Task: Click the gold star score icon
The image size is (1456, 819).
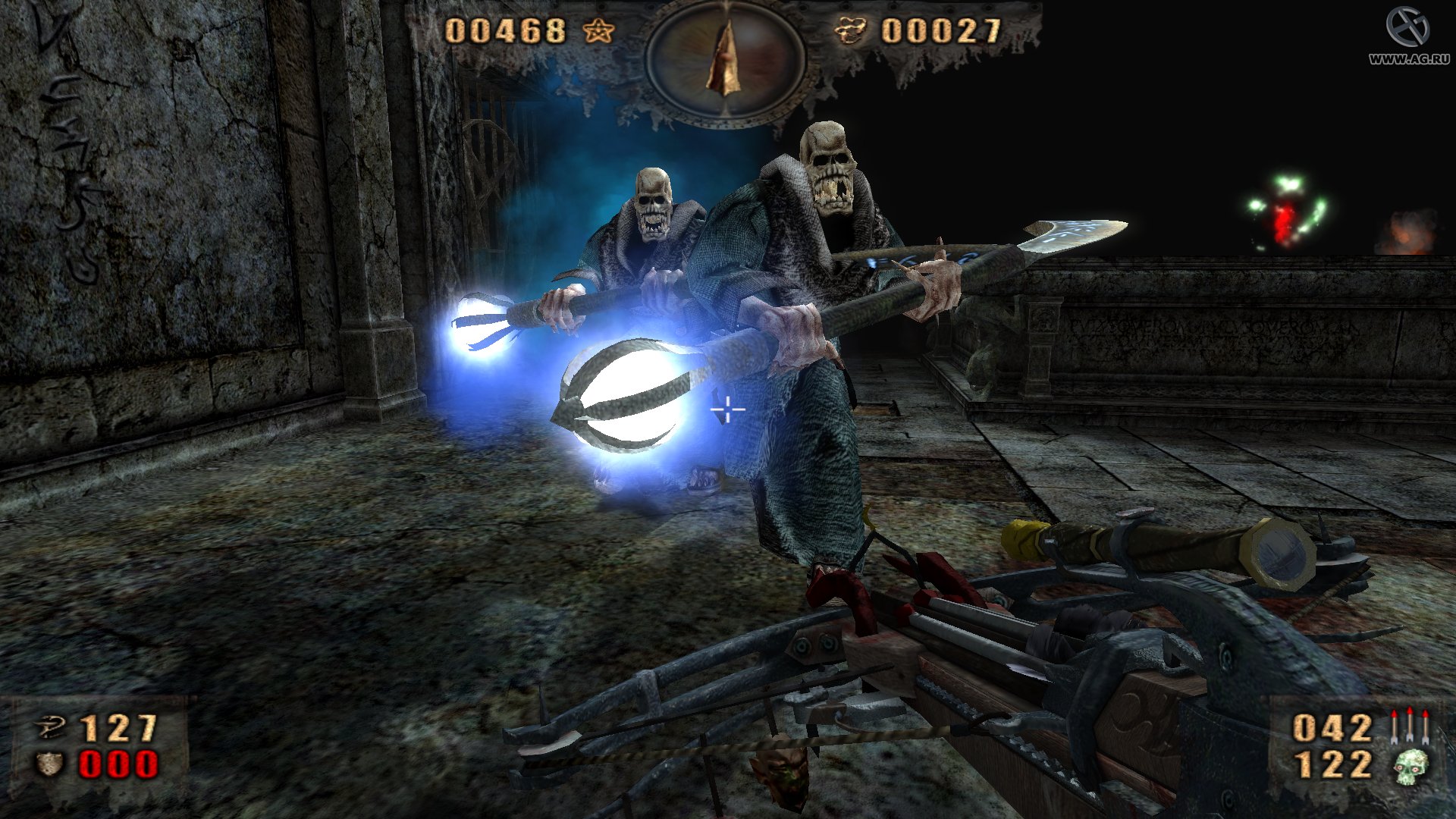Action: coord(598,32)
